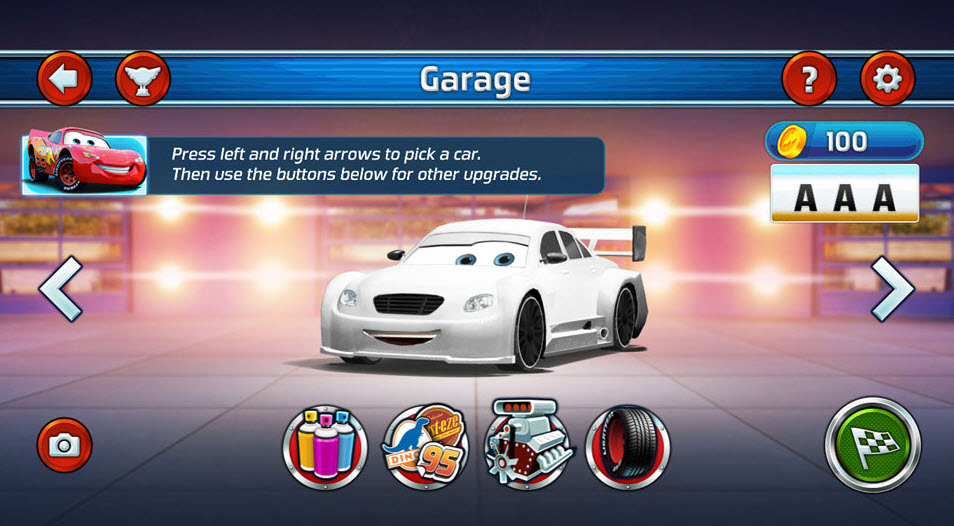Go back with the red arrow button
This screenshot has width=954, height=526.
pyautogui.click(x=65, y=78)
